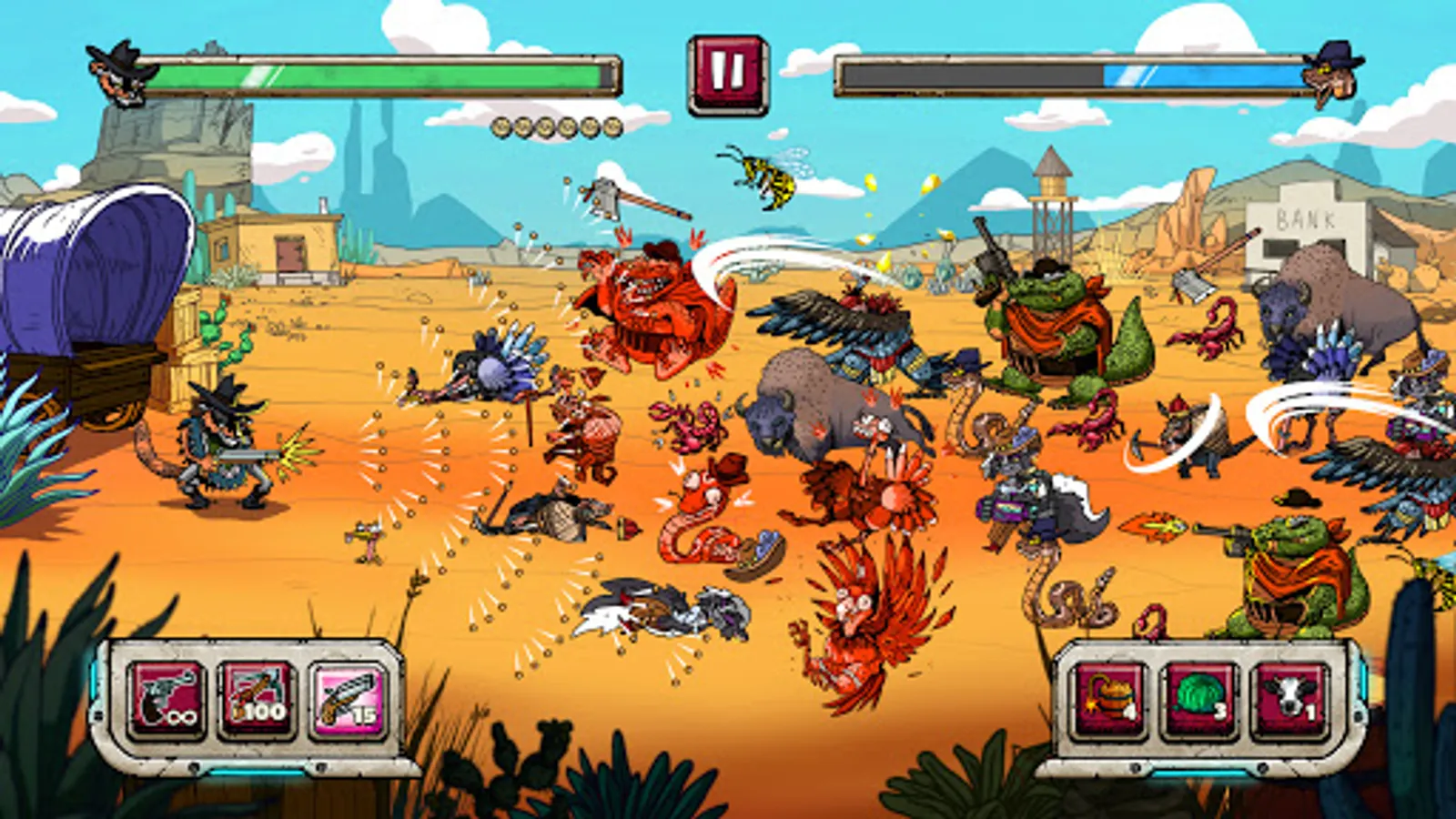1456x819 pixels.
Task: Choose the shotgun with 15 shells
Action: (347, 699)
